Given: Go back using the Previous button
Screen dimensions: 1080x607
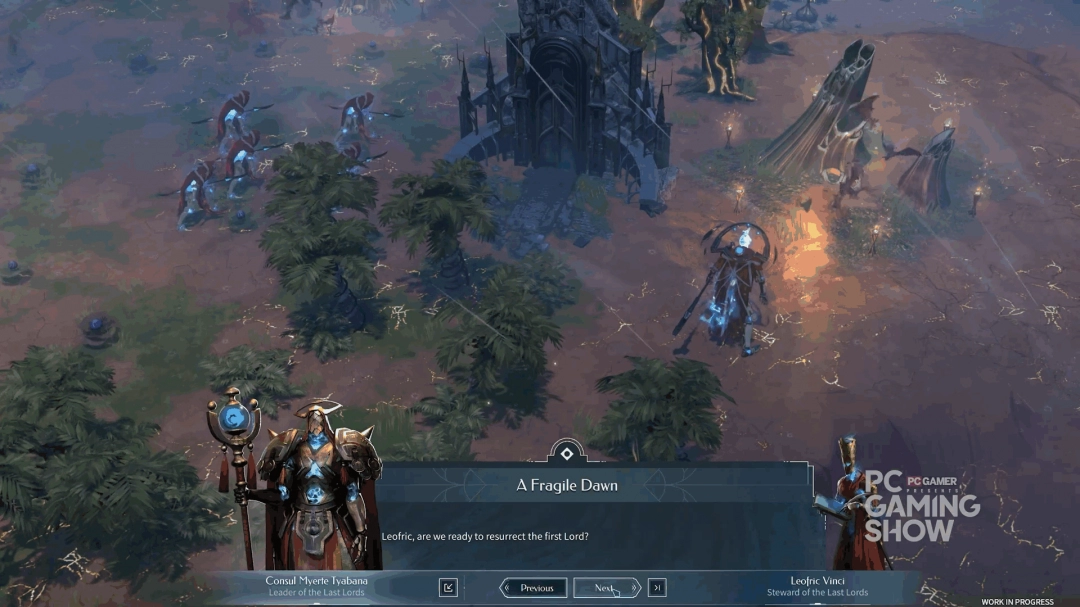Looking at the screenshot, I should click(533, 588).
